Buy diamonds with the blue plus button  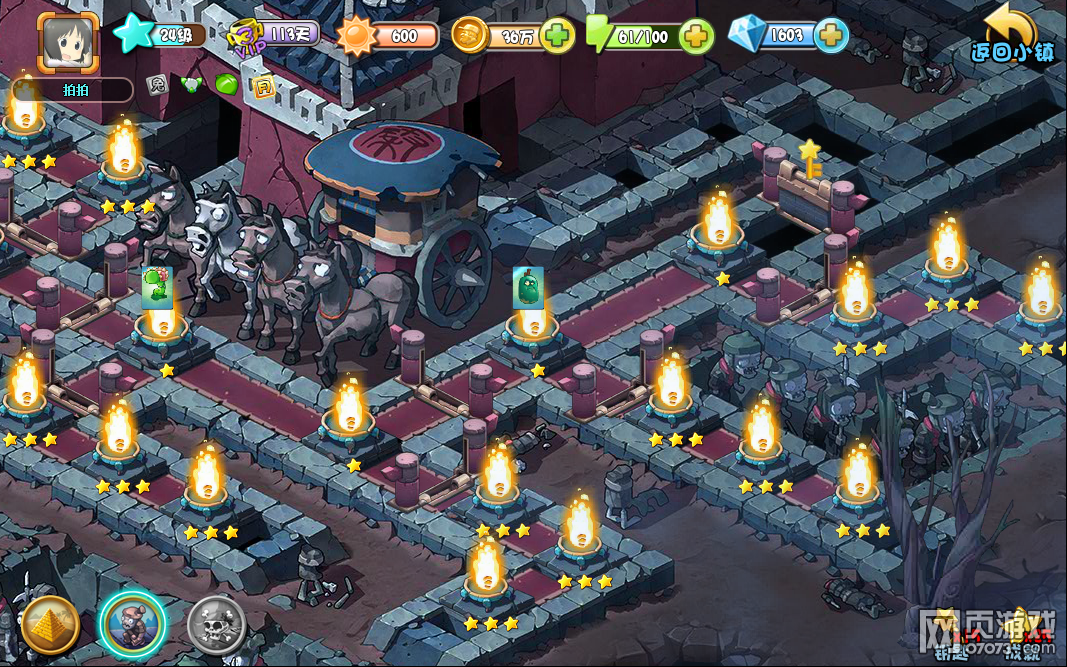click(831, 36)
